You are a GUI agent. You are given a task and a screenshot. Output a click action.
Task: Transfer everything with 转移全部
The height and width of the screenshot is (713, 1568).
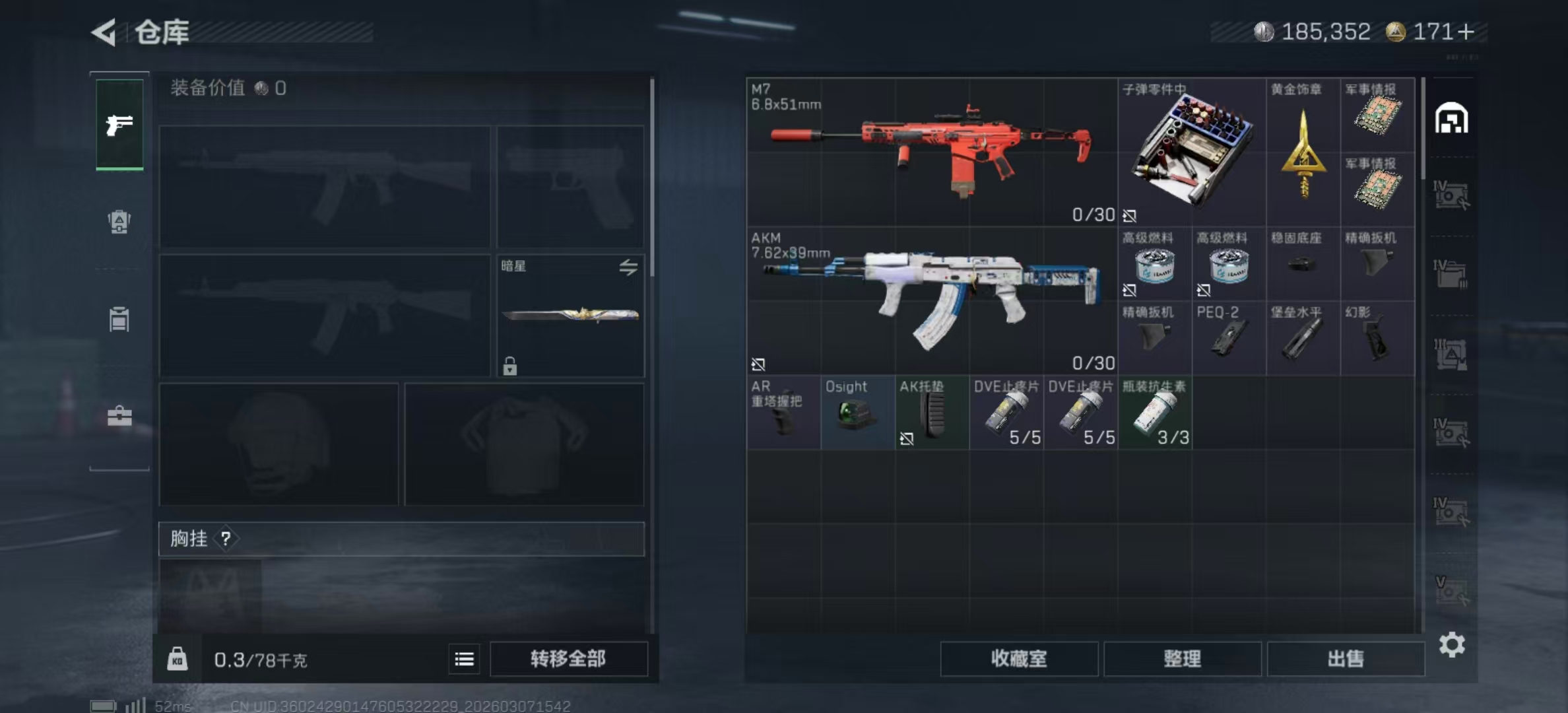click(568, 658)
